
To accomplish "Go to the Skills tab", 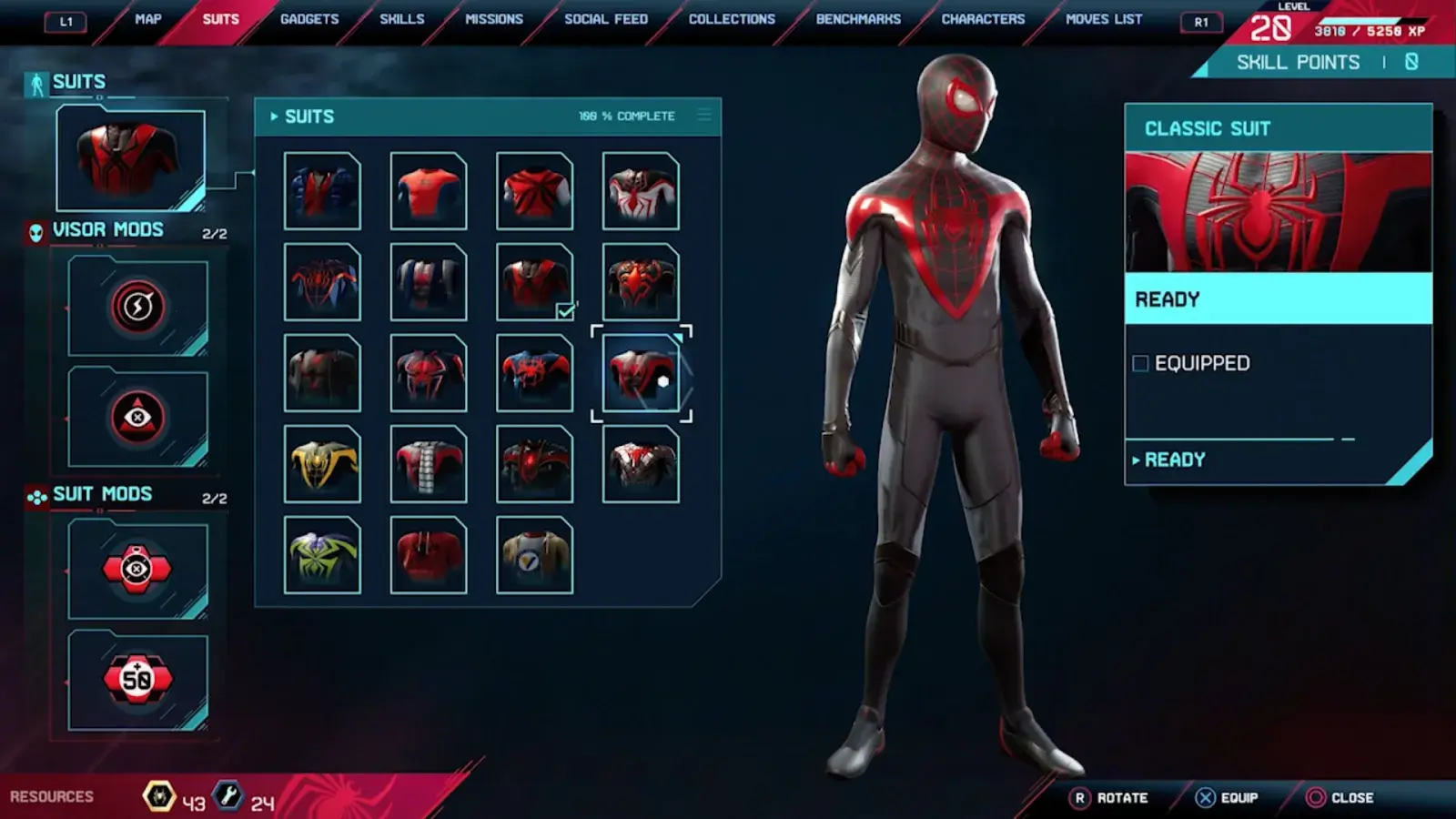I will [401, 19].
